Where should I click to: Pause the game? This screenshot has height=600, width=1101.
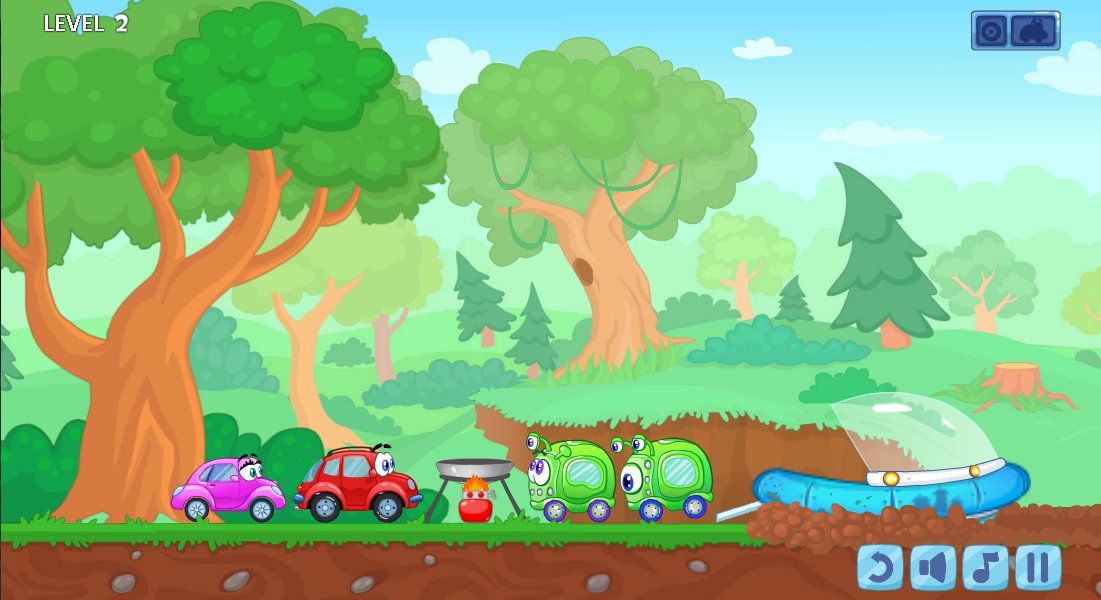click(1038, 567)
